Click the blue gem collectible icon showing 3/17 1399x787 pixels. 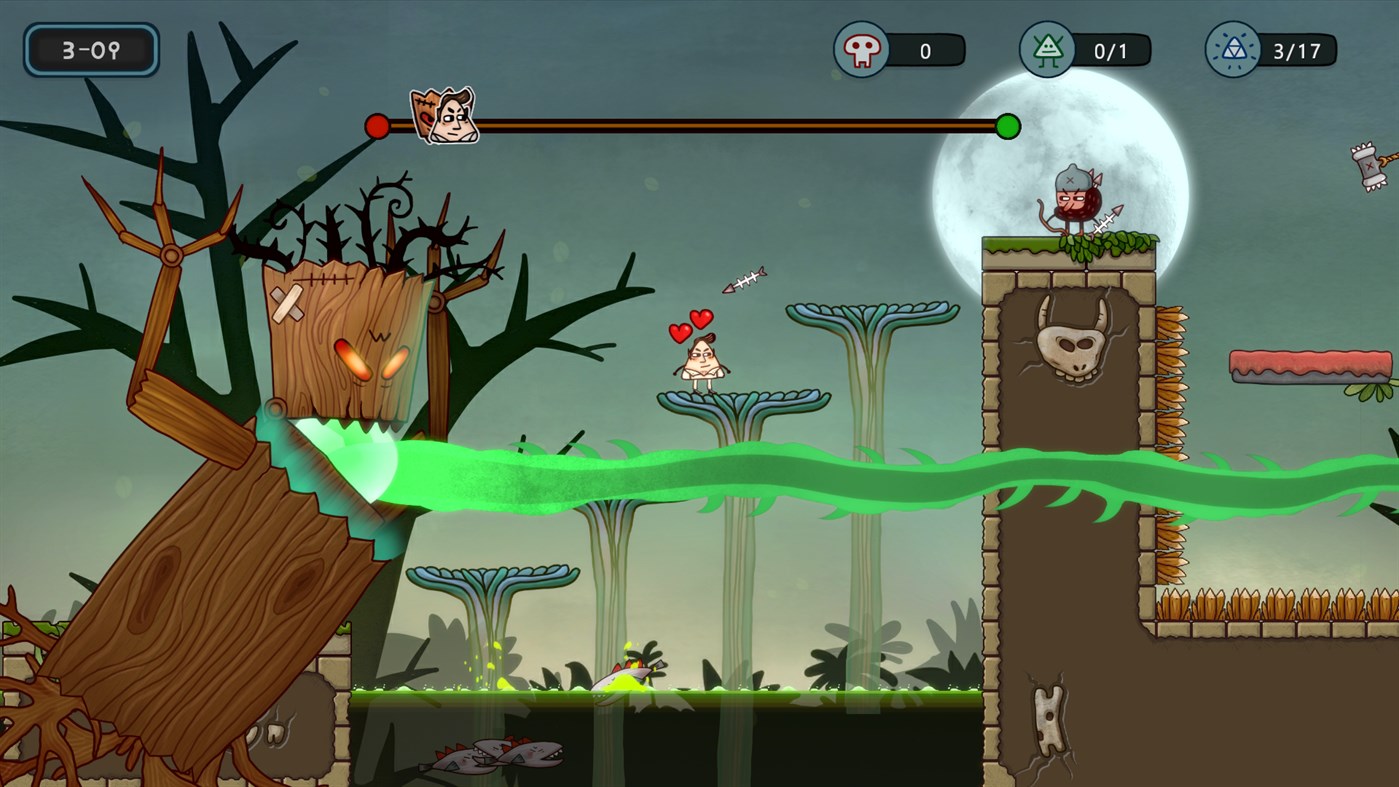coord(1232,48)
